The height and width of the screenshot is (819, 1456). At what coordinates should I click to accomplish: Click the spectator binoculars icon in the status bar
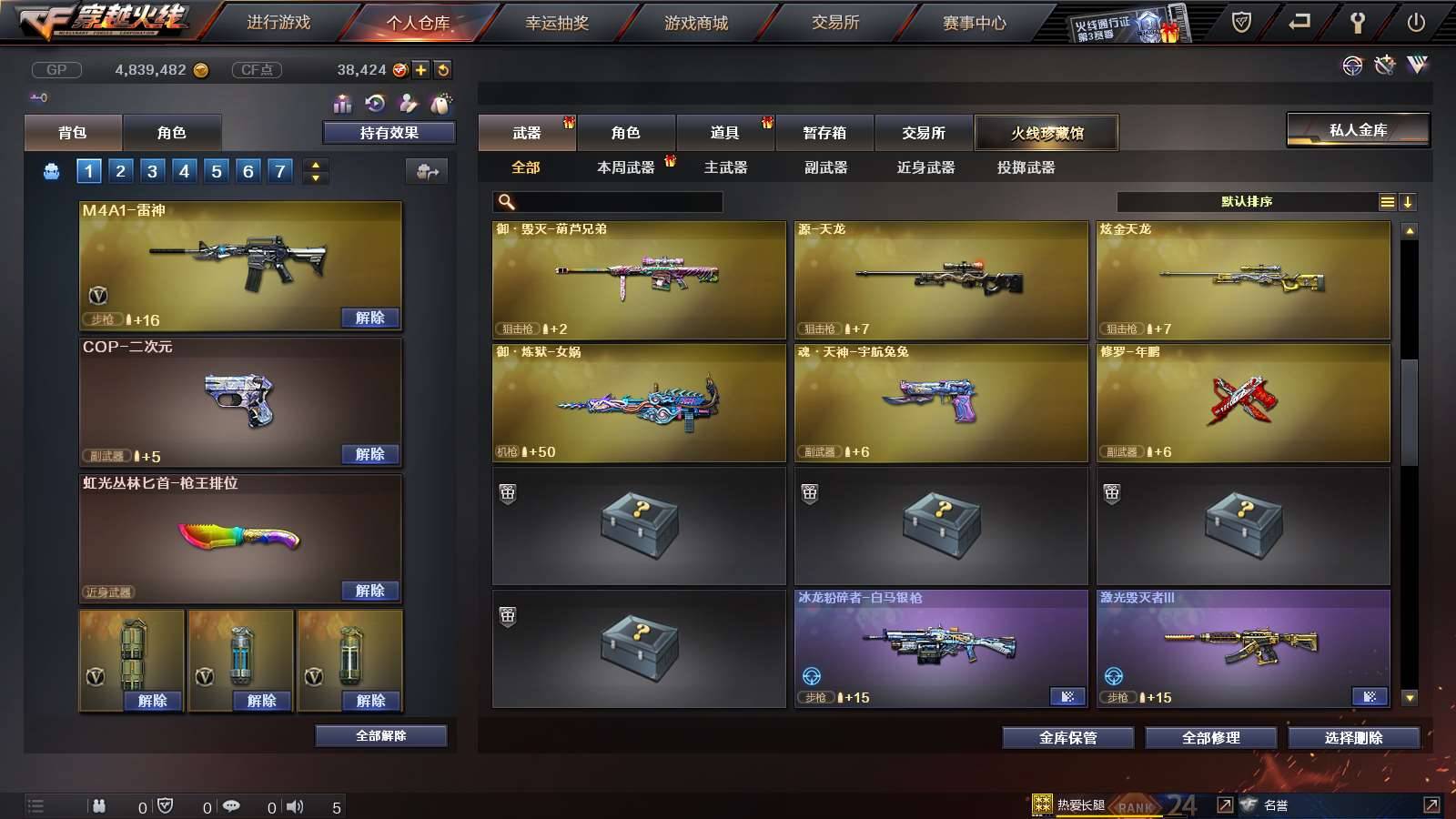100,805
